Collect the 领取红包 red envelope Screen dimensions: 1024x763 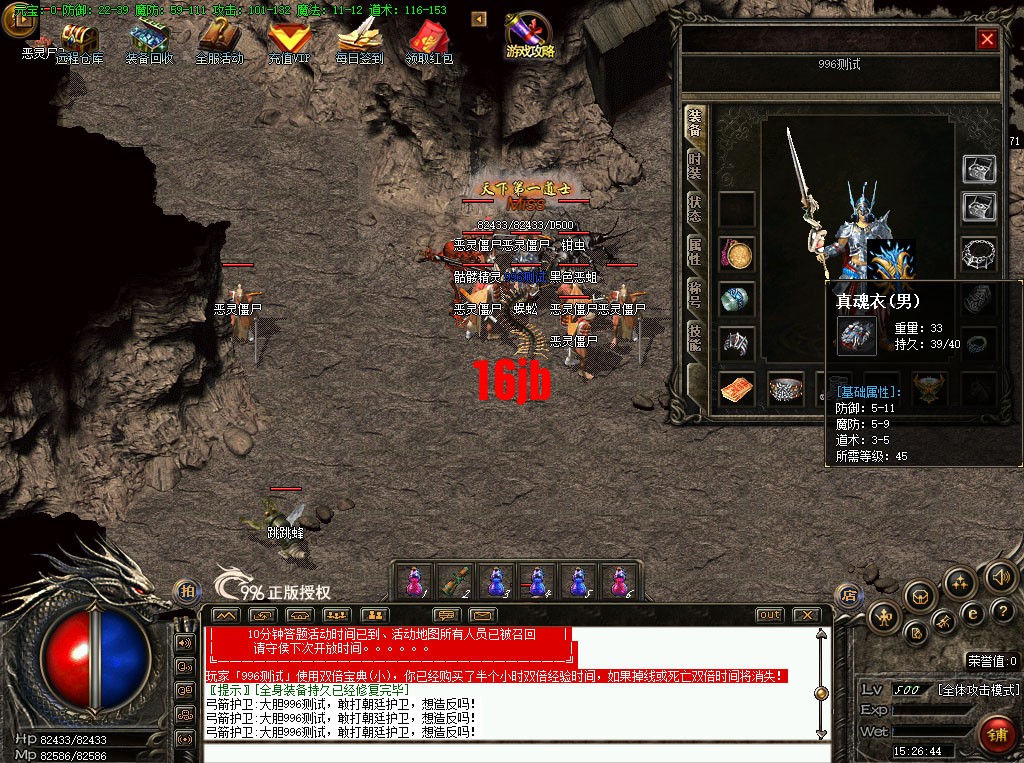(429, 40)
